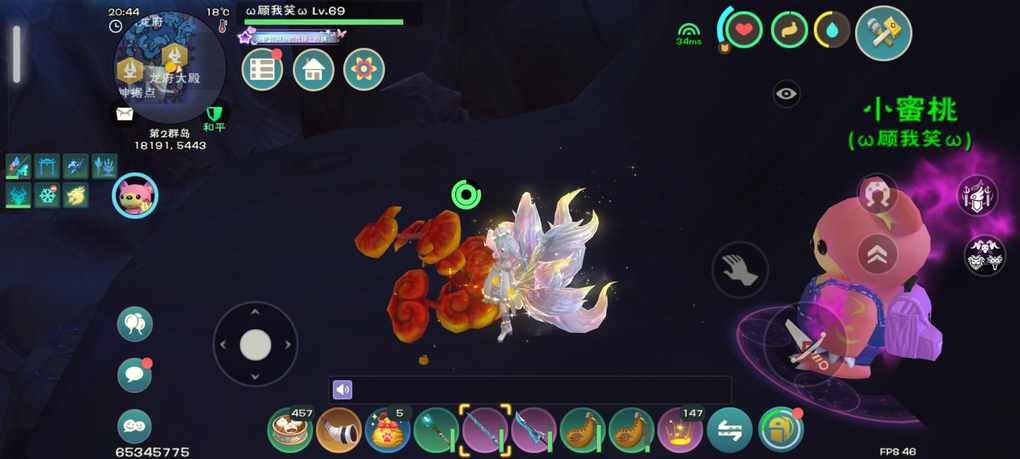Open the task list button

263,70
